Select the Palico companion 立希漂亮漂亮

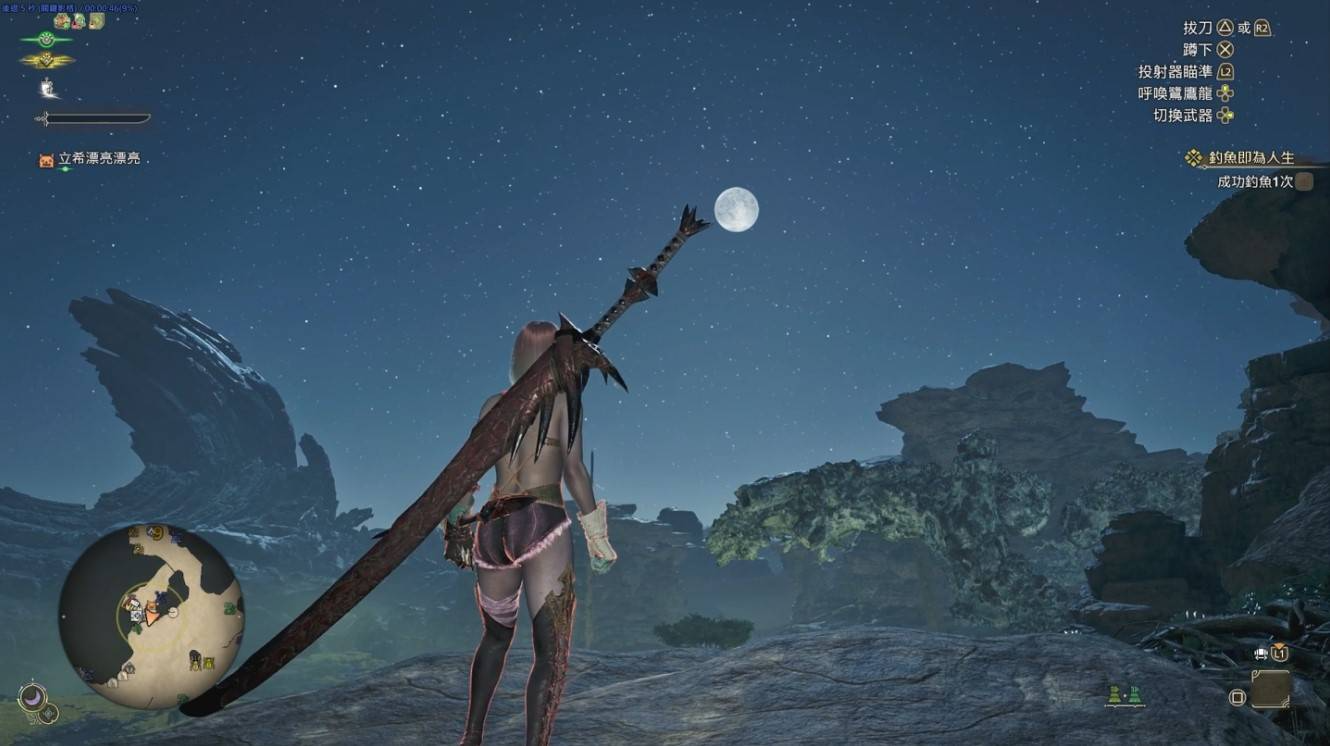(89, 159)
